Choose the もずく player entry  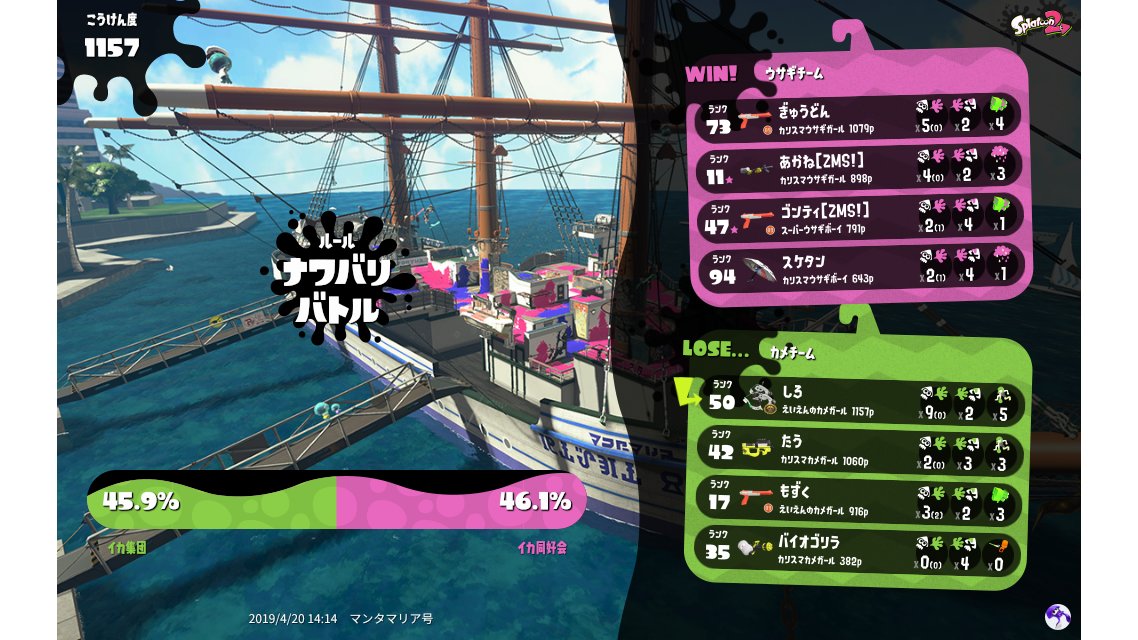860,499
